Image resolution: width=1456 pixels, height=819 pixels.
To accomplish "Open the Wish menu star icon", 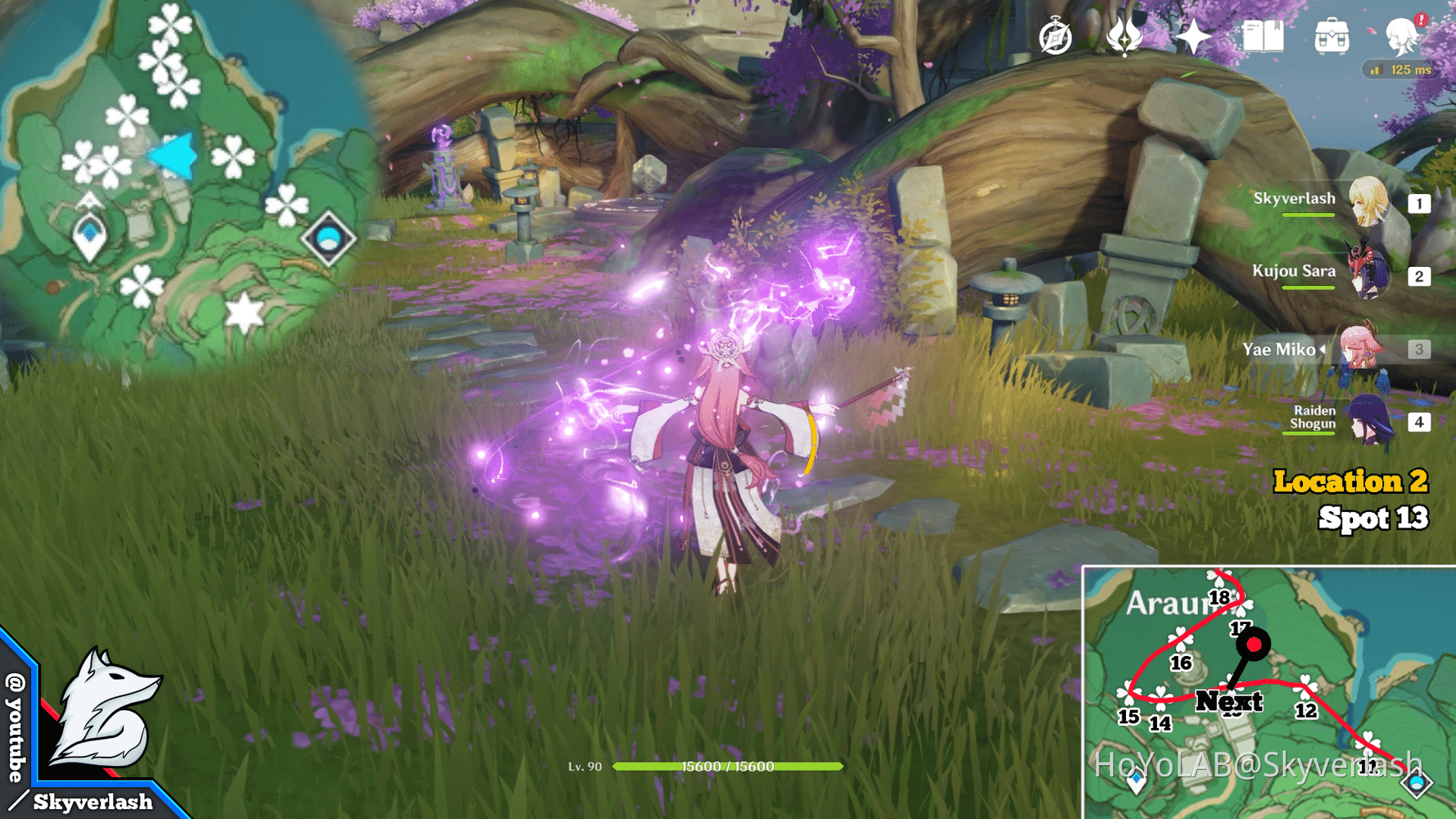I will point(1194,37).
